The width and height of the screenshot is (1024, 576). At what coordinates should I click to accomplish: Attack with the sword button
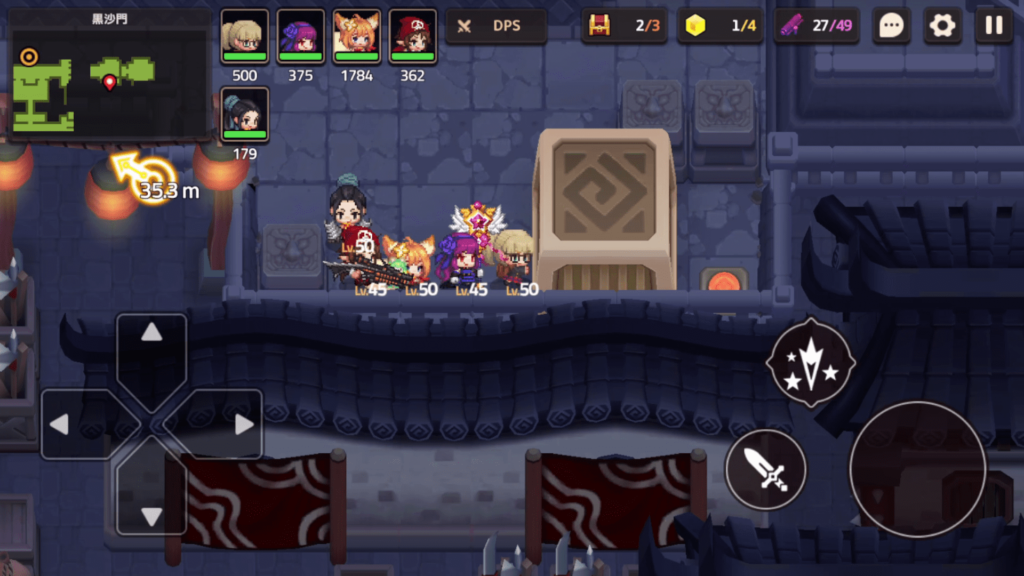click(x=766, y=469)
